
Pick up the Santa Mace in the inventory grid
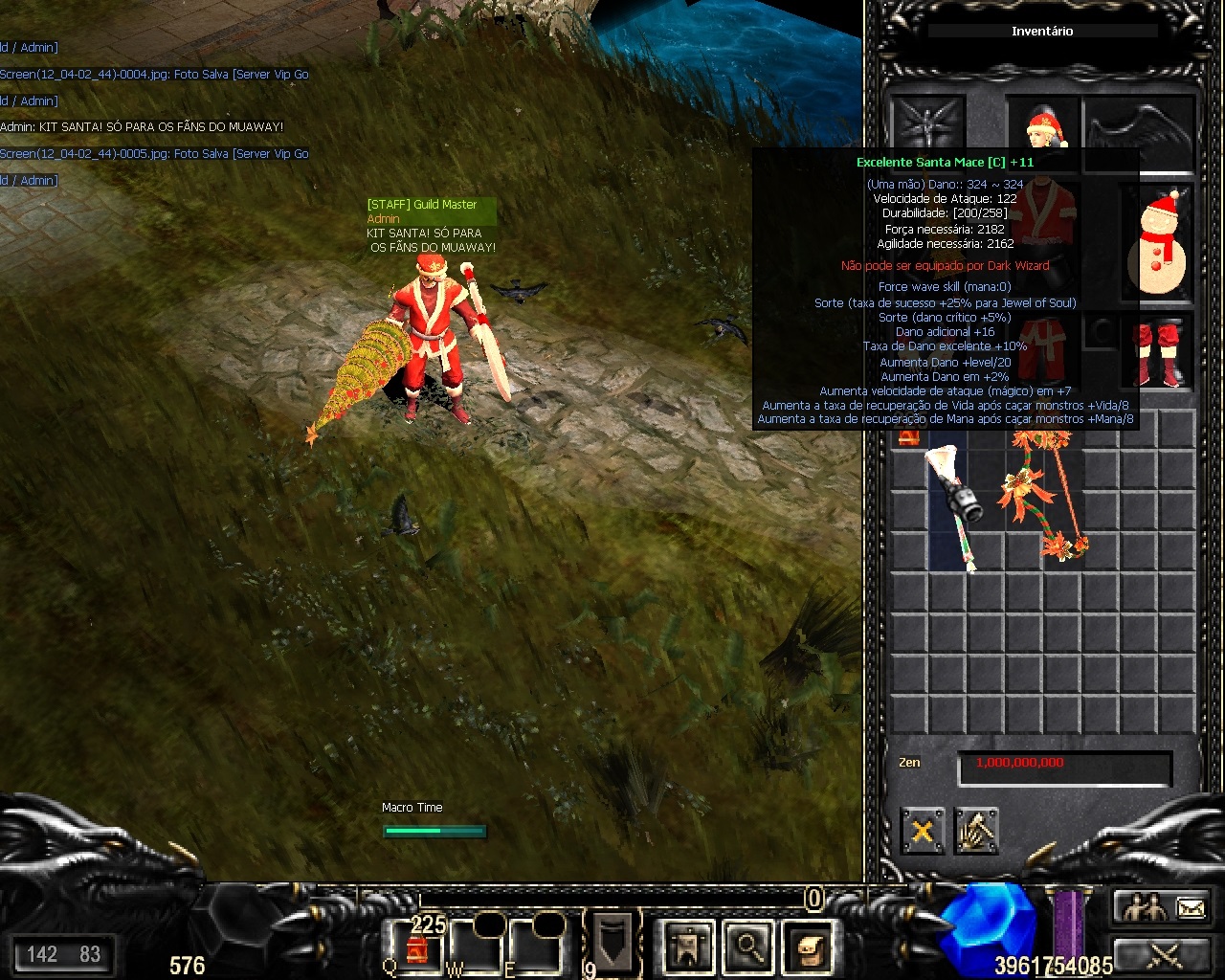tap(951, 505)
